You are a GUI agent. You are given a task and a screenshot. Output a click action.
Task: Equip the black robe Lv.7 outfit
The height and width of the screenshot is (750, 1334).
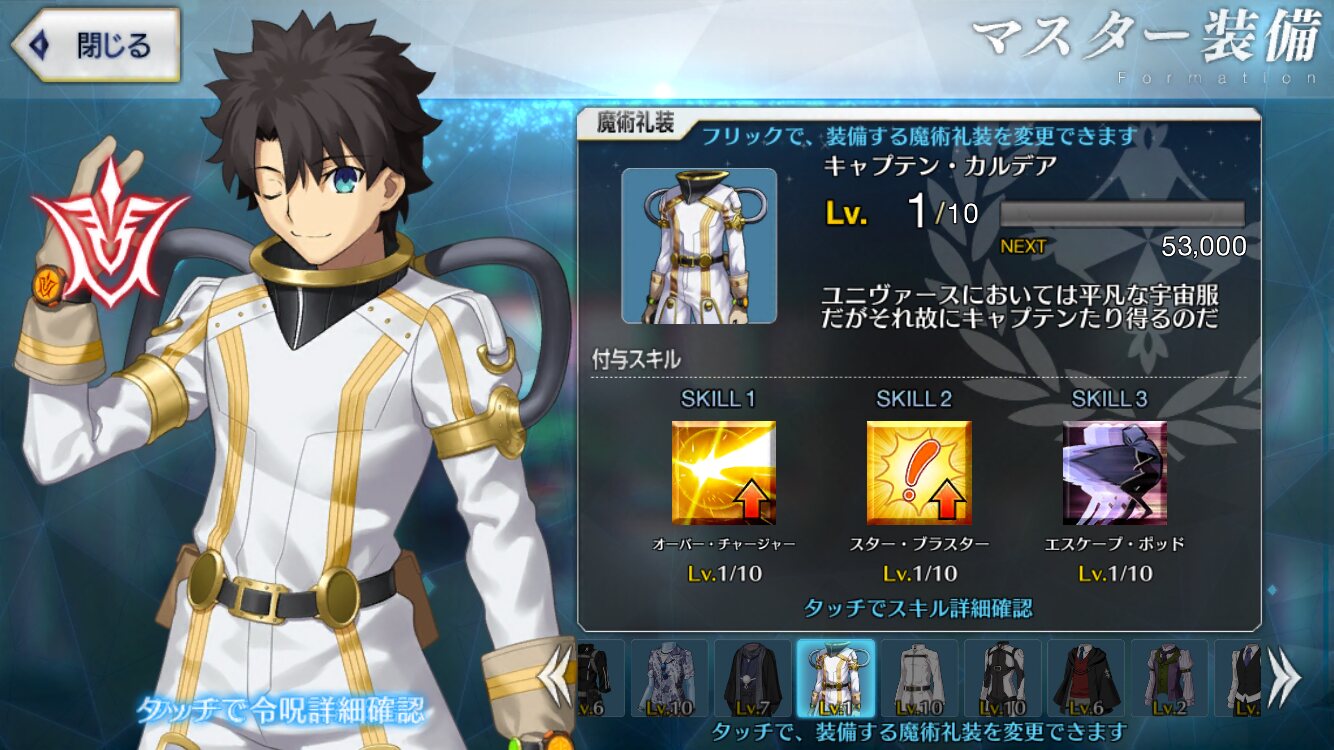(x=752, y=679)
